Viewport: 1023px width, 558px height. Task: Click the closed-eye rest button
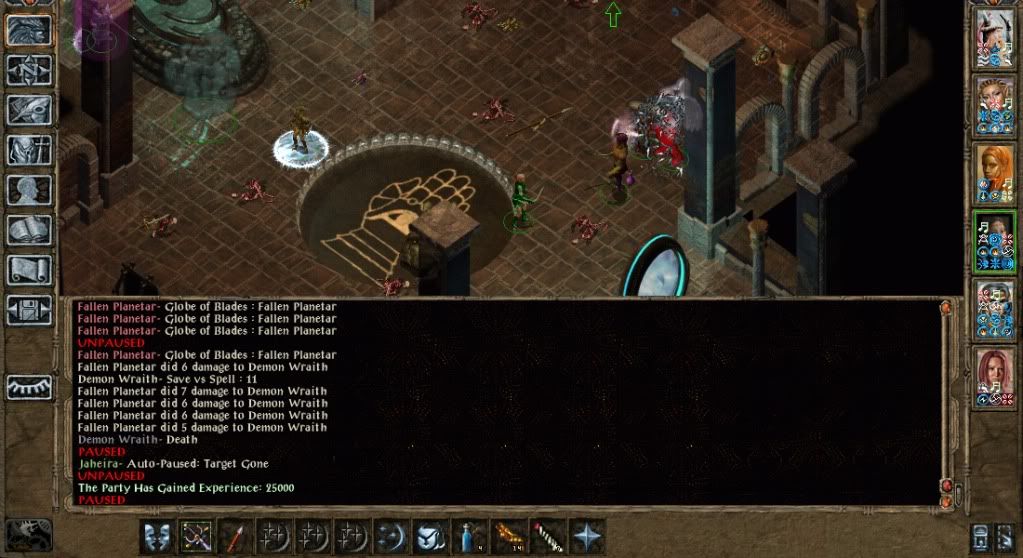pyautogui.click(x=29, y=387)
